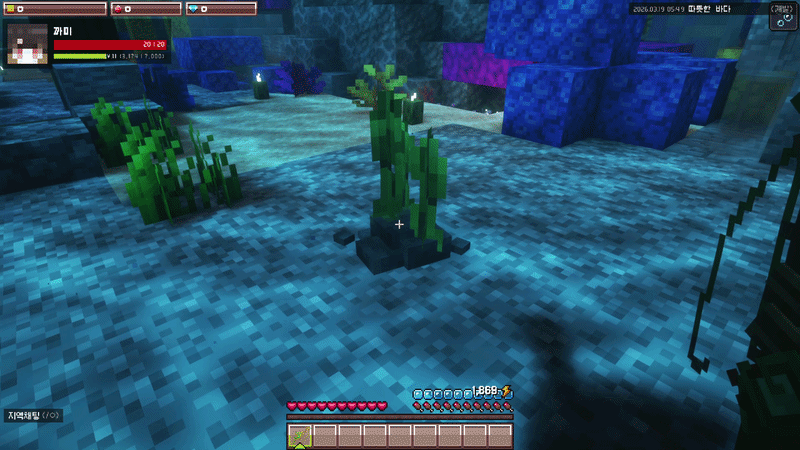Open the 지역채팅 chat label

coord(34,415)
